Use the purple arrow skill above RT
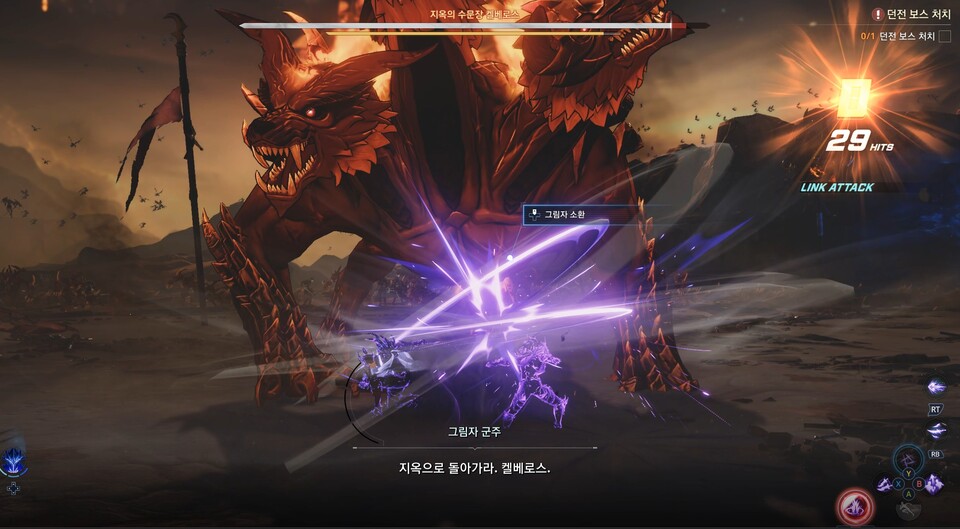 pos(936,387)
